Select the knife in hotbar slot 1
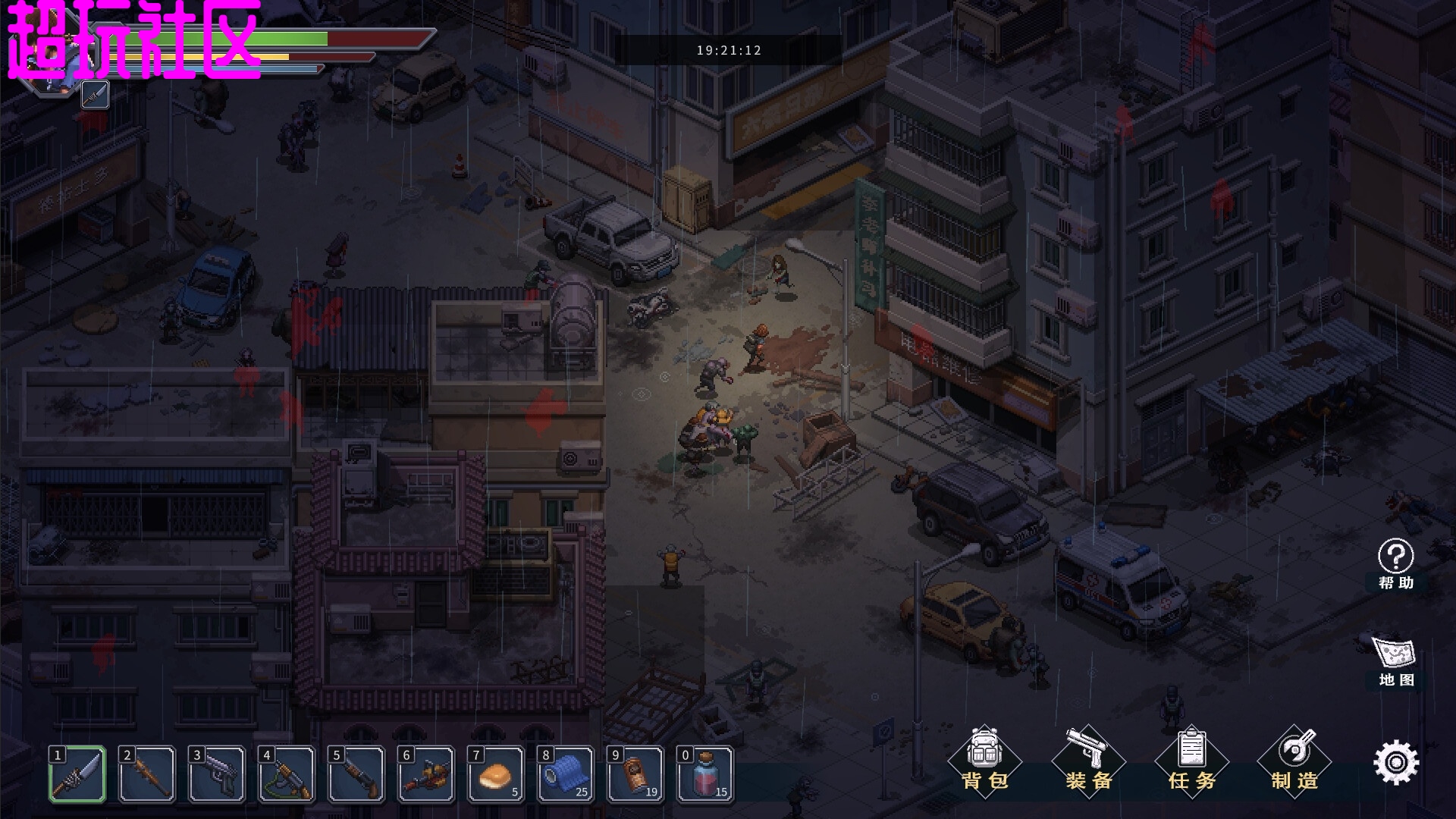The height and width of the screenshot is (819, 1456). pos(78,774)
